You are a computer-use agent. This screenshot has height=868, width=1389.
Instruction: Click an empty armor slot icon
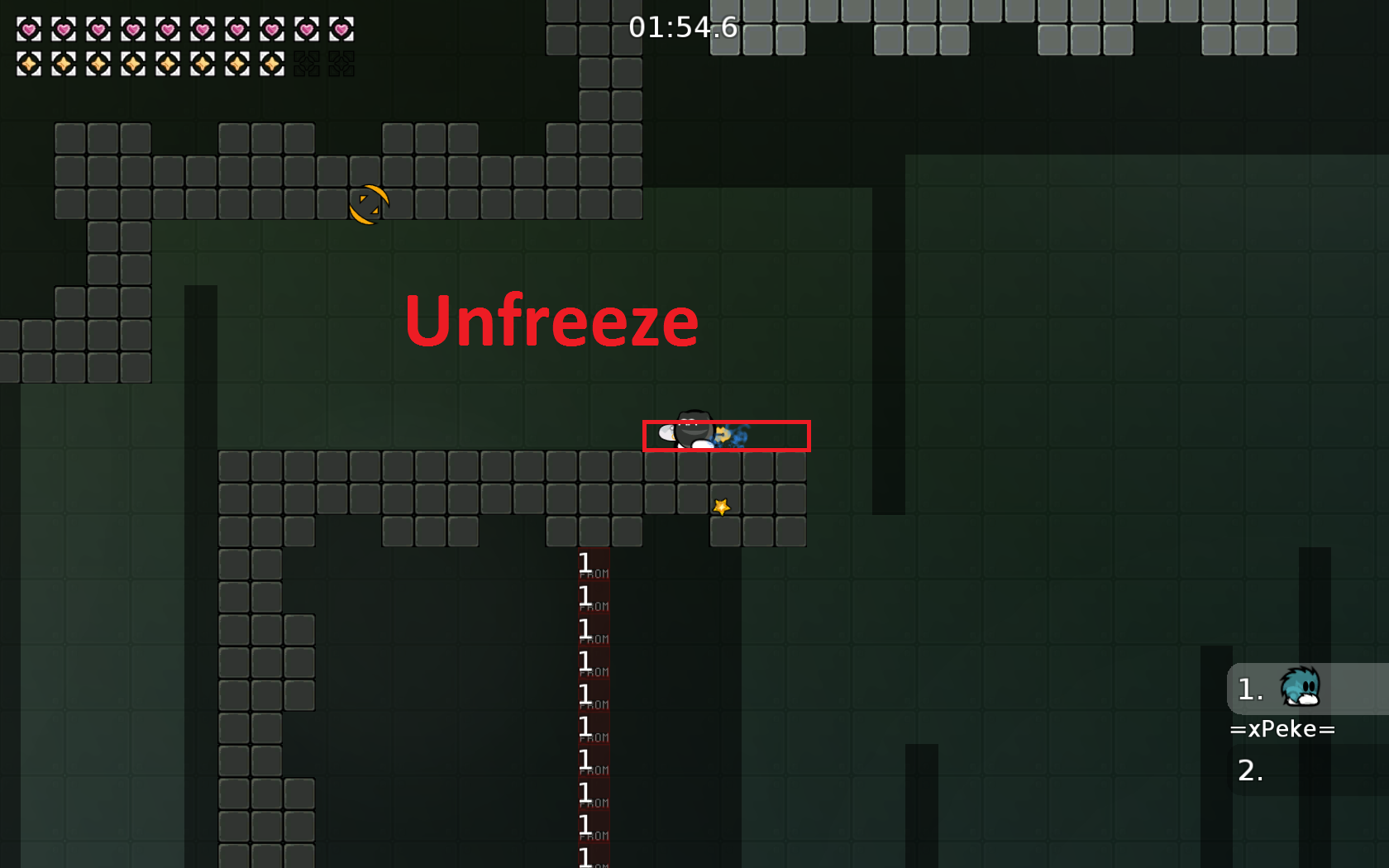coord(307,63)
